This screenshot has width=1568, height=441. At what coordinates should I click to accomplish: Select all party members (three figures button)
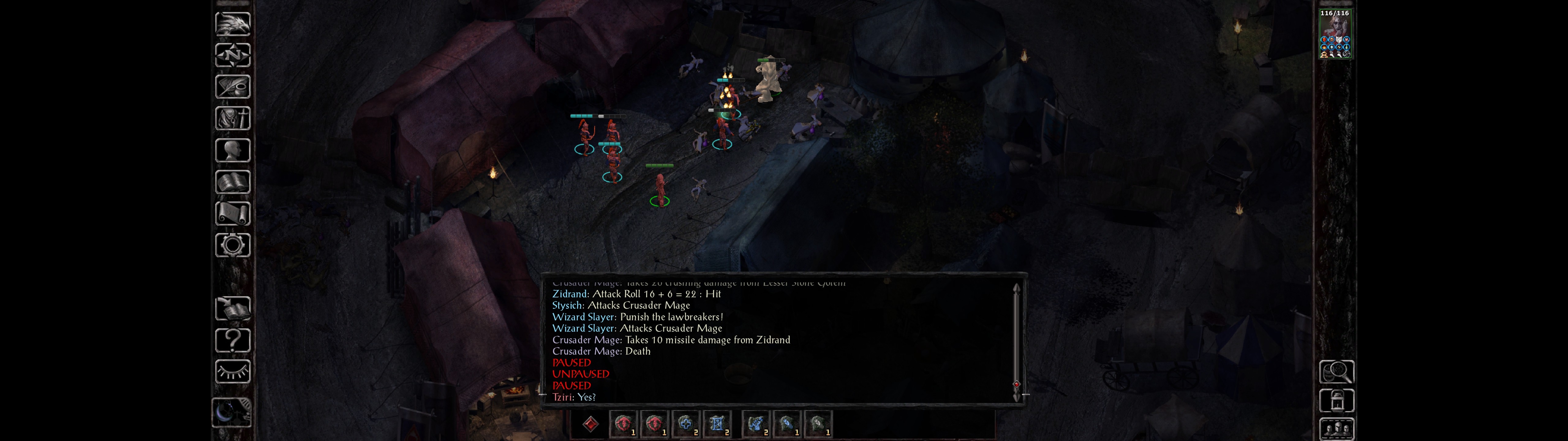pyautogui.click(x=1336, y=429)
